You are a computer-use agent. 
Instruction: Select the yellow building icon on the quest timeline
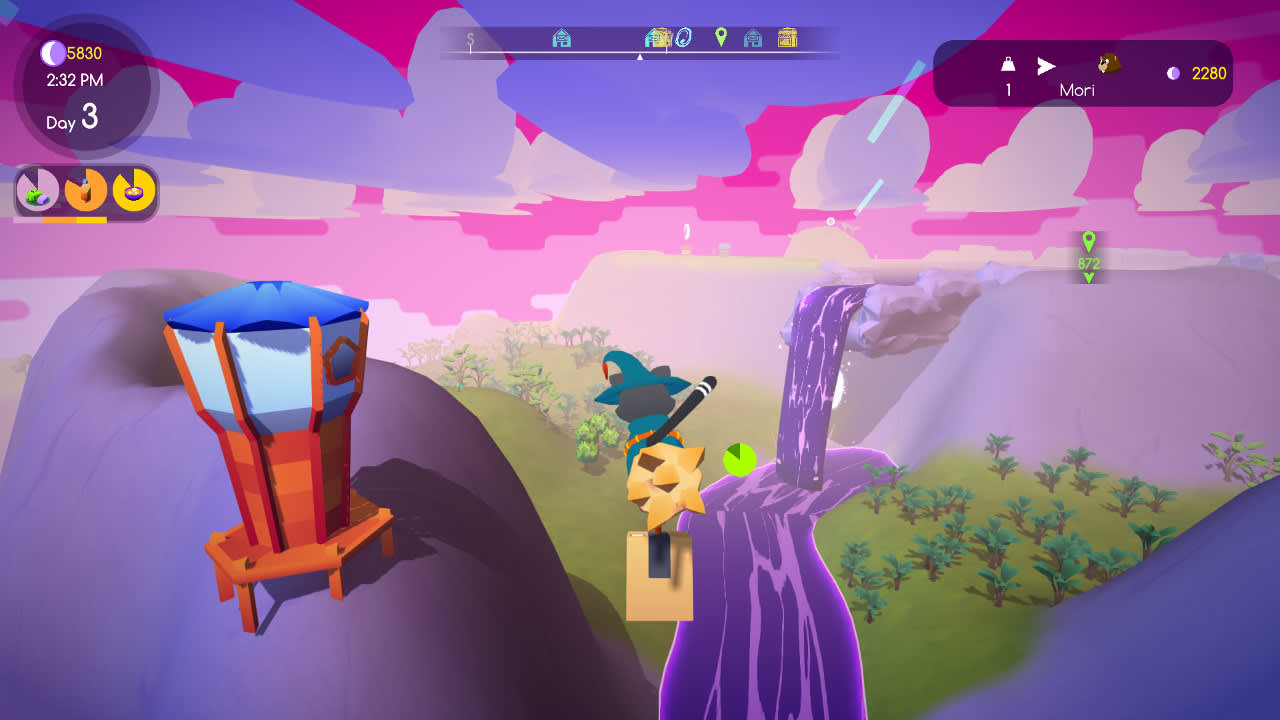pos(665,38)
